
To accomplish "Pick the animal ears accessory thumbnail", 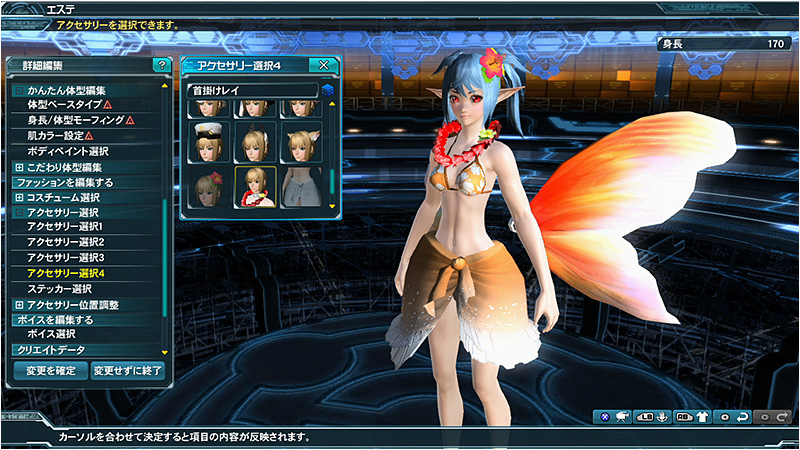I will tap(301, 142).
